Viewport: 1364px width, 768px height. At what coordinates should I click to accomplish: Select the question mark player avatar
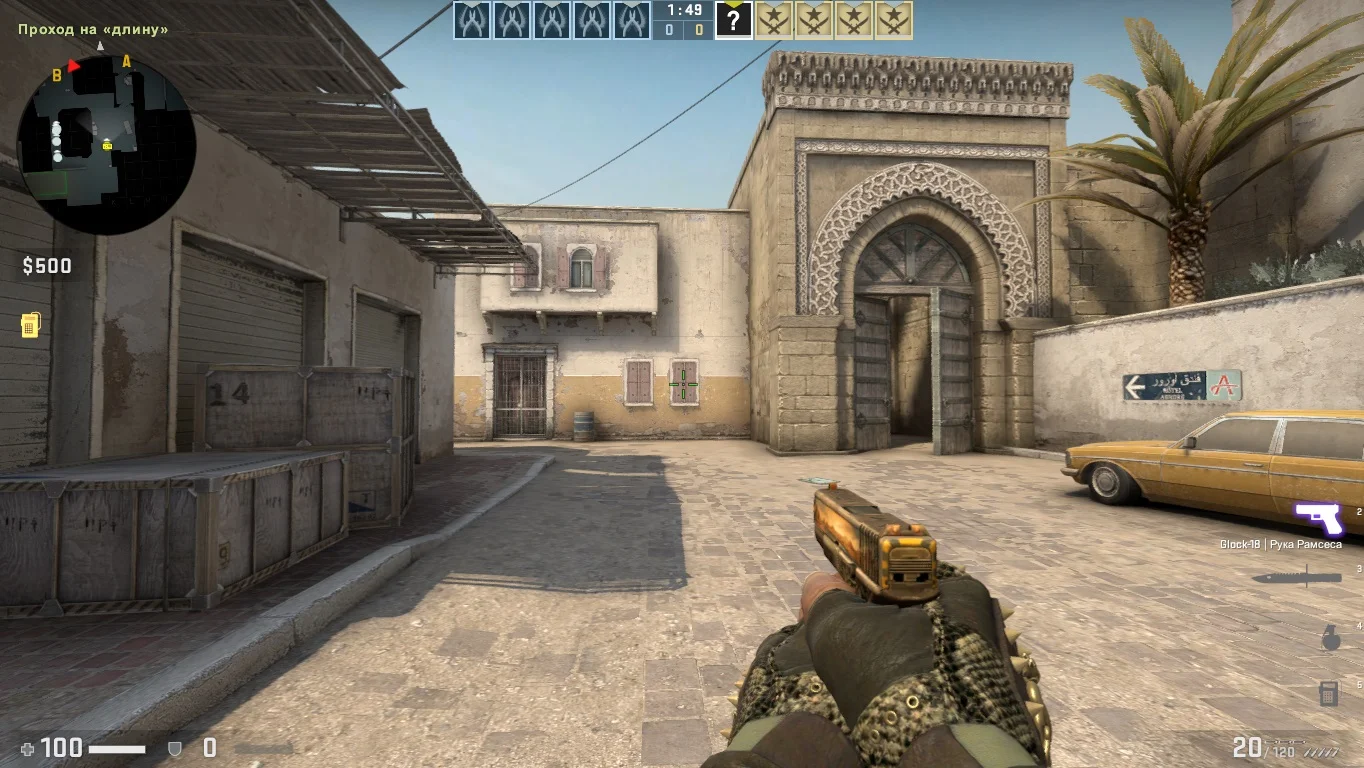click(x=733, y=21)
